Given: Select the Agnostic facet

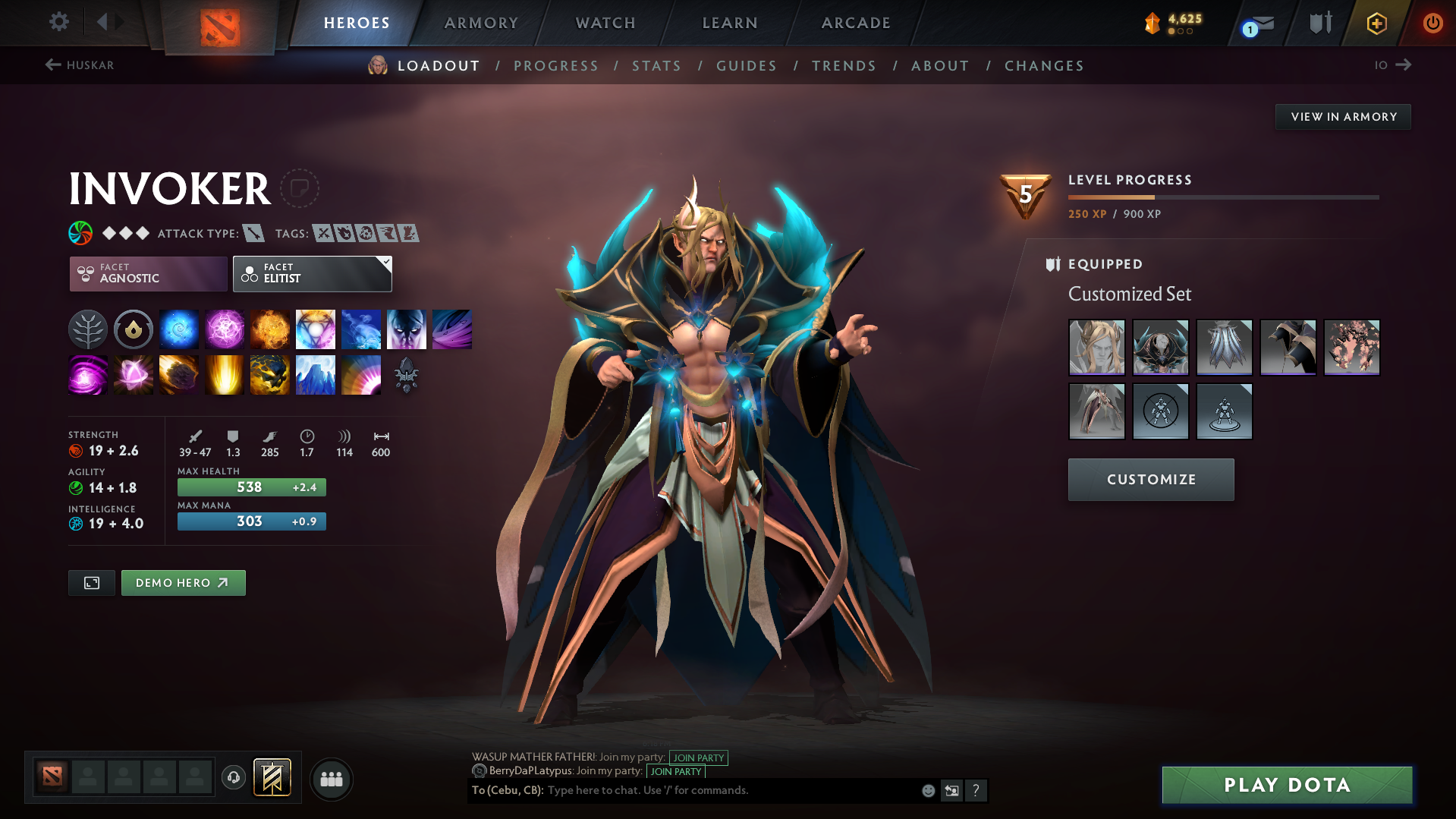Looking at the screenshot, I should click(147, 273).
